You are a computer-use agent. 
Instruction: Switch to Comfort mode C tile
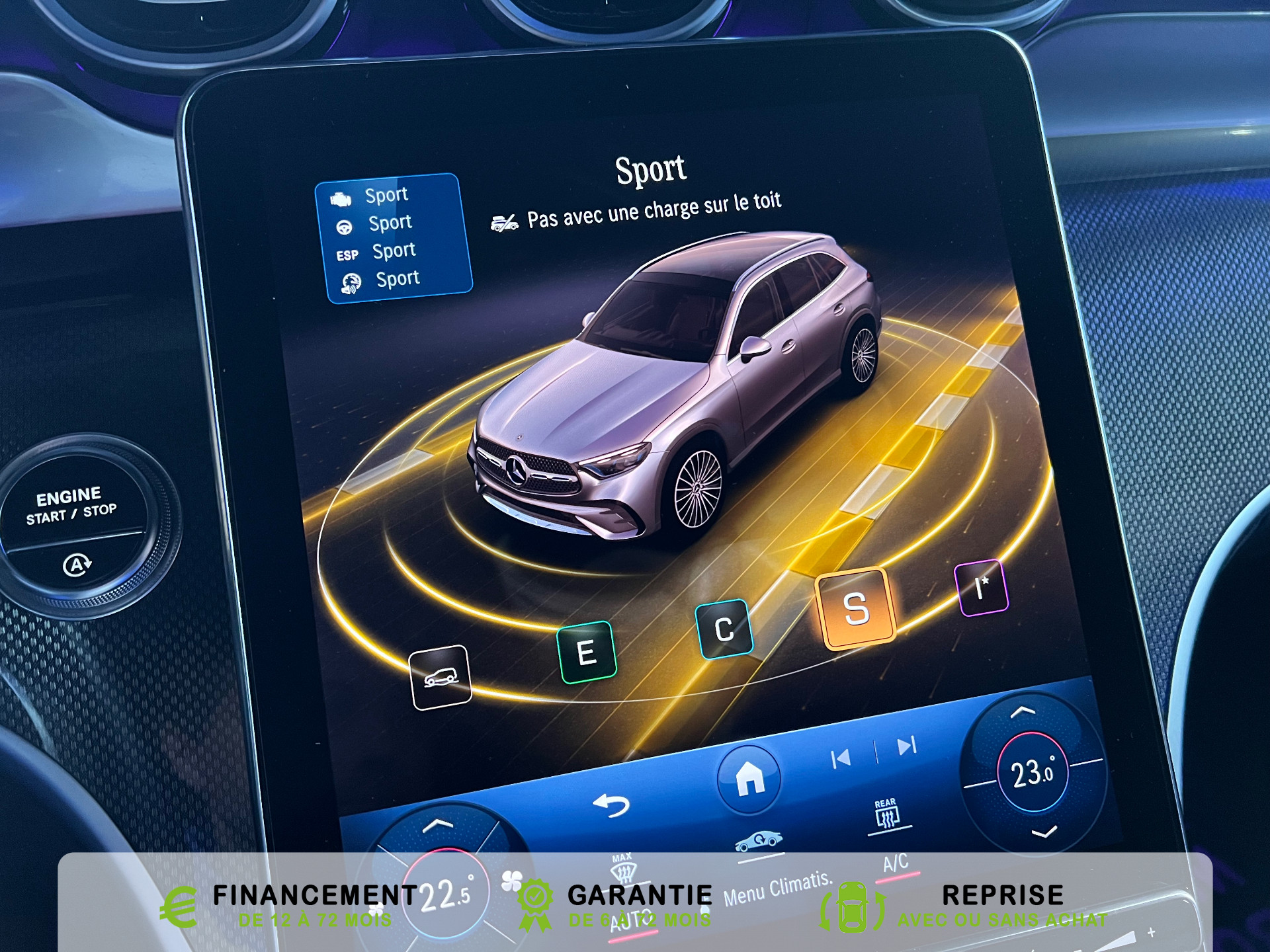724,629
